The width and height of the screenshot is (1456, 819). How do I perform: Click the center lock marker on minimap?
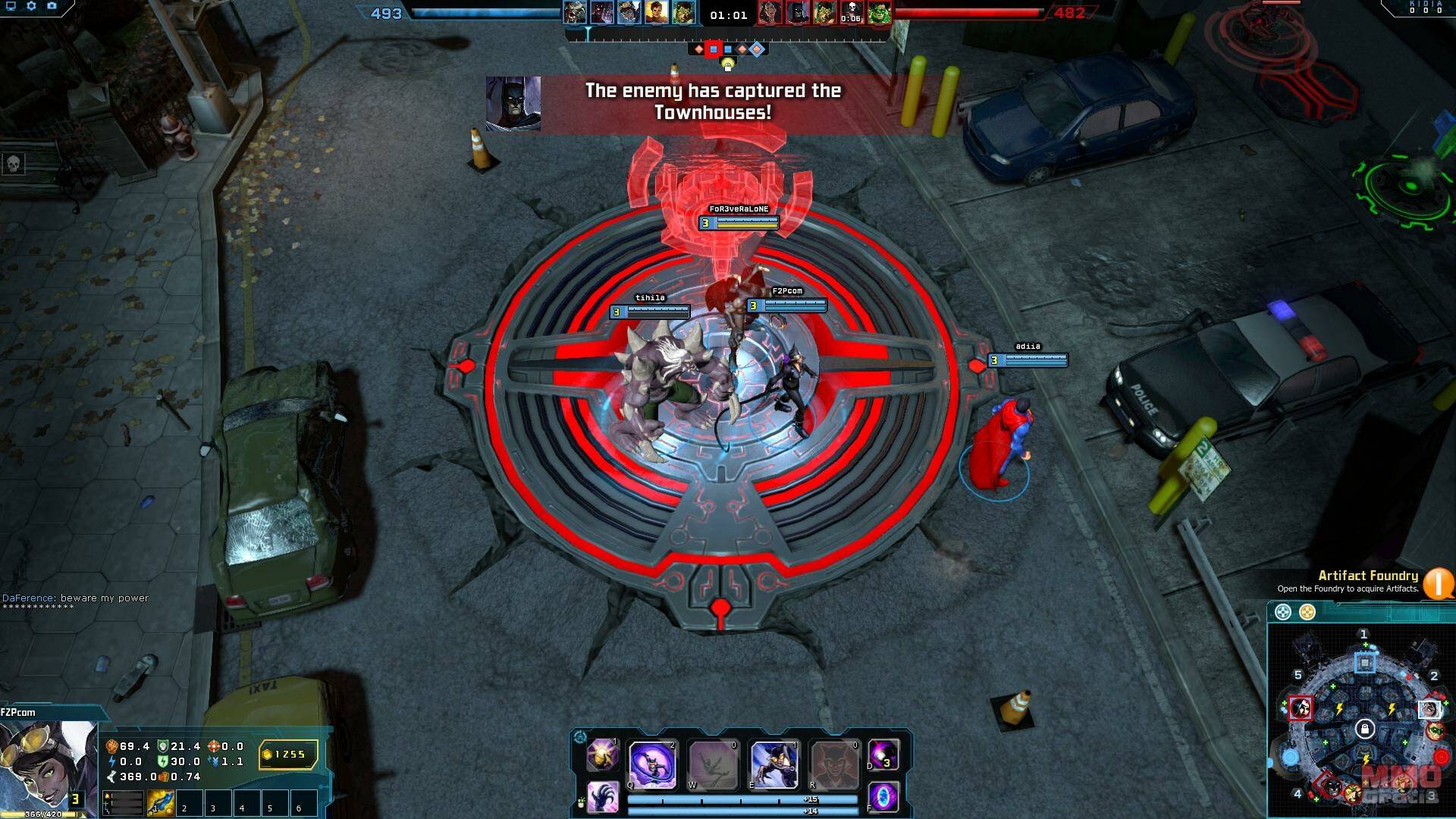pos(1365,730)
